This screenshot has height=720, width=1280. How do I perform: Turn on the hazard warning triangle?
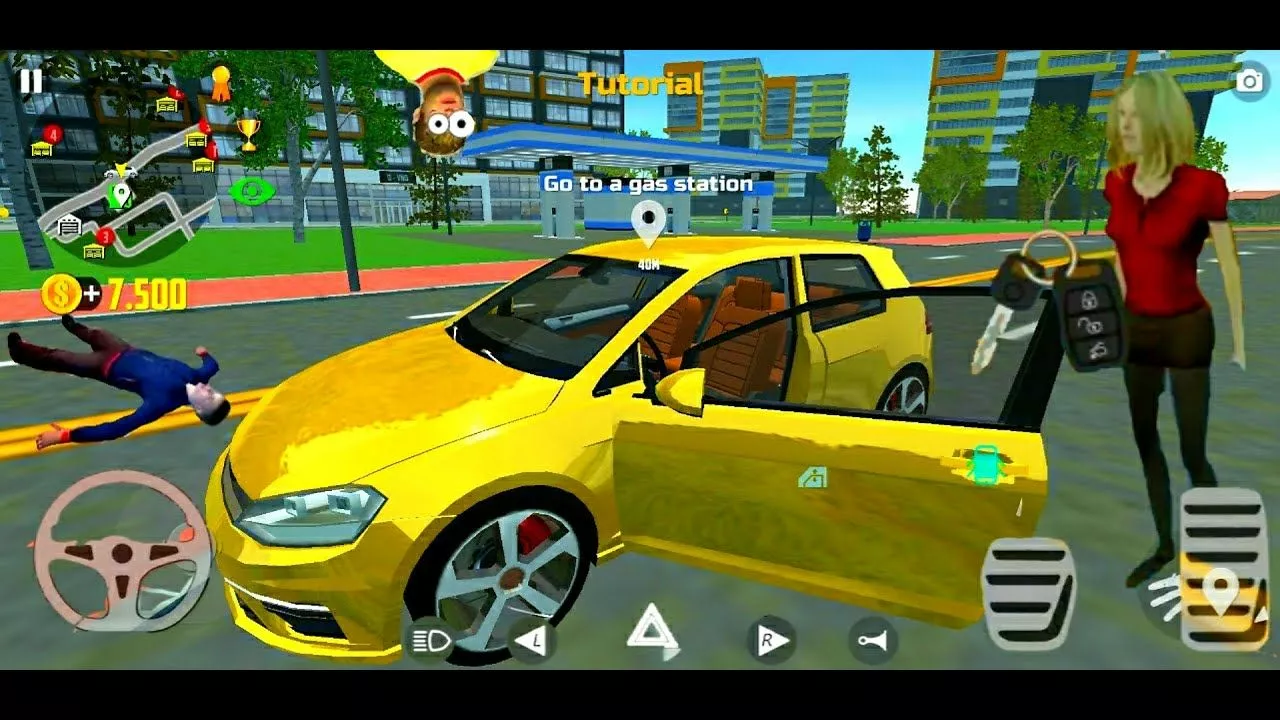click(651, 632)
